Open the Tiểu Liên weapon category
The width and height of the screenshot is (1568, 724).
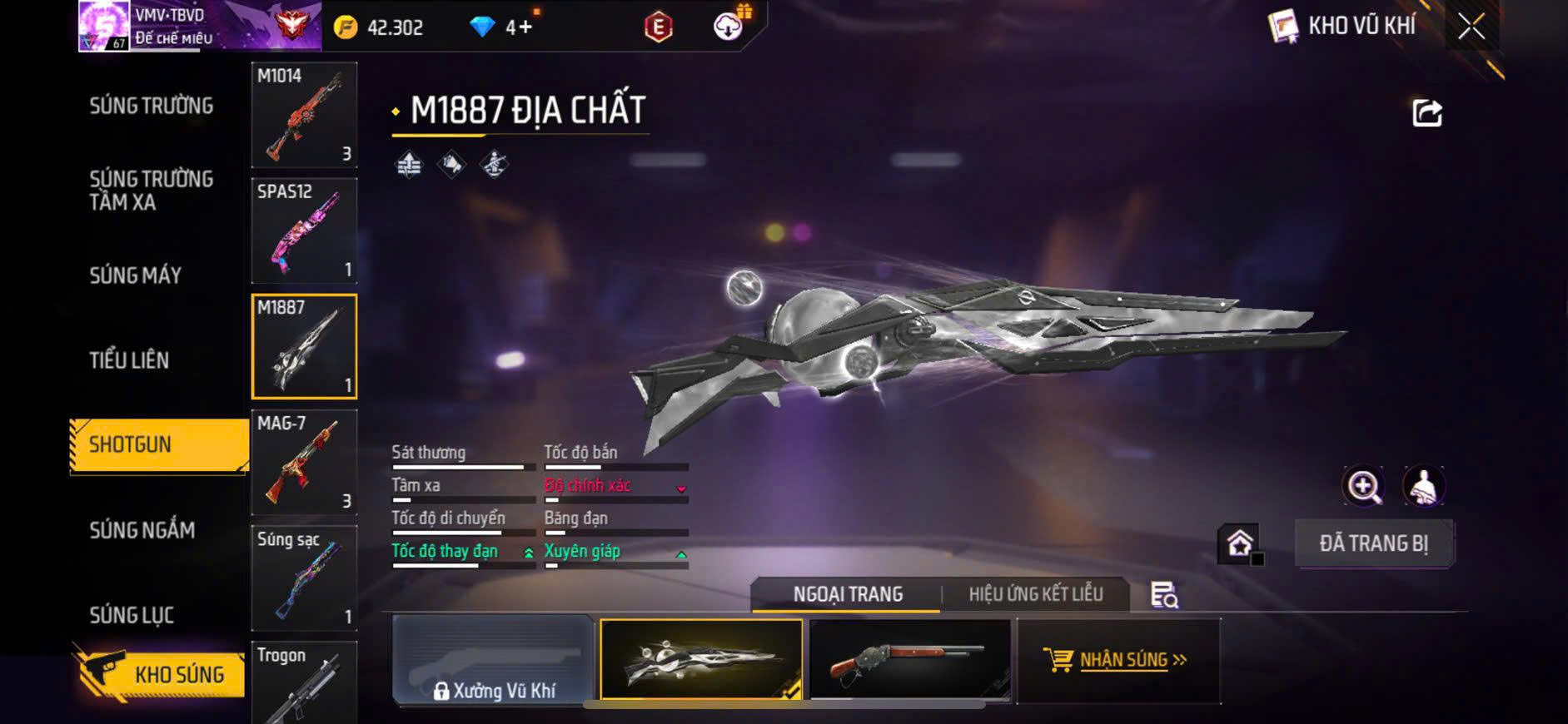(129, 360)
